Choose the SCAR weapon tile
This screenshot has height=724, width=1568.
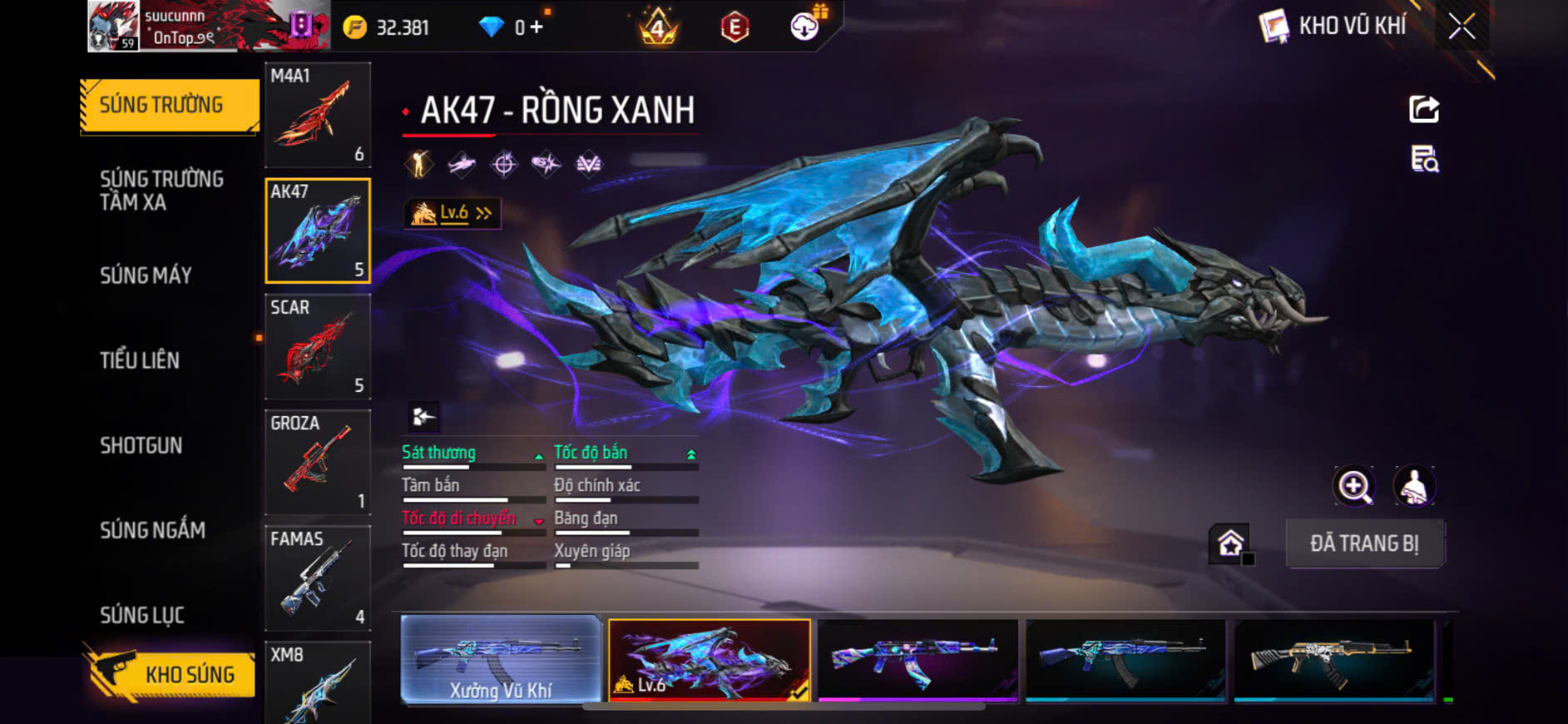pyautogui.click(x=318, y=346)
